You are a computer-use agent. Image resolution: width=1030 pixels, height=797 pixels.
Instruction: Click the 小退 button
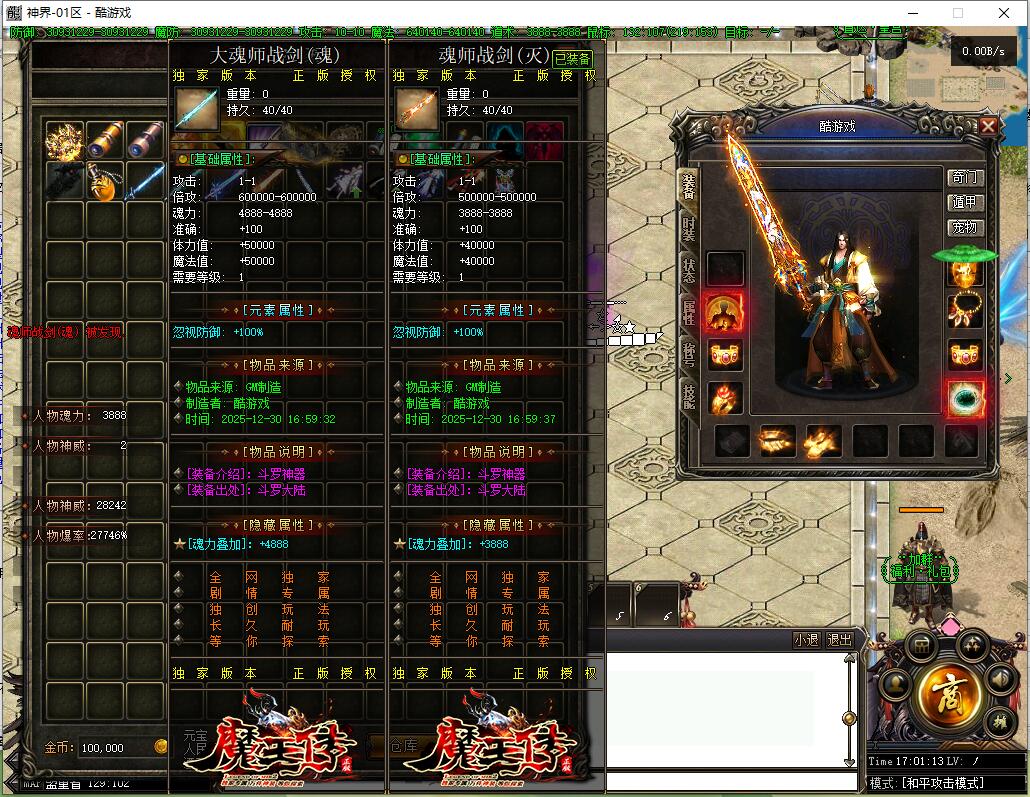click(x=805, y=640)
